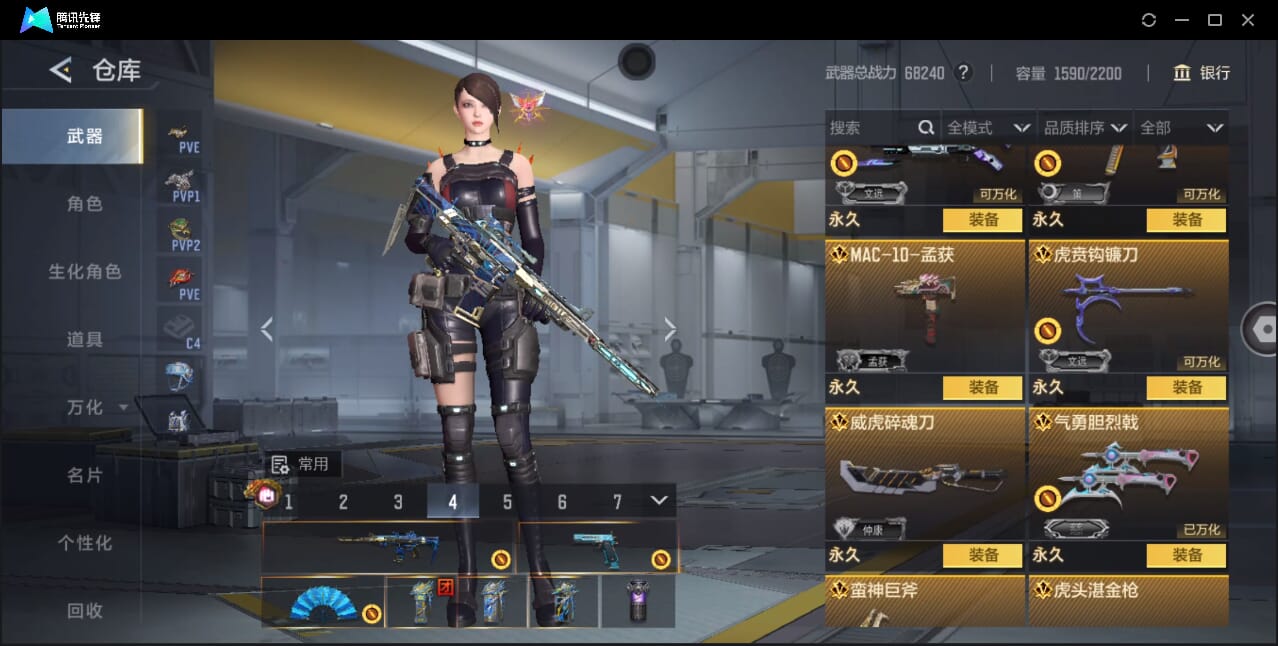This screenshot has width=1278, height=646.
Task: Equip the 威虎碎魂刀 weapon
Action: [982, 555]
